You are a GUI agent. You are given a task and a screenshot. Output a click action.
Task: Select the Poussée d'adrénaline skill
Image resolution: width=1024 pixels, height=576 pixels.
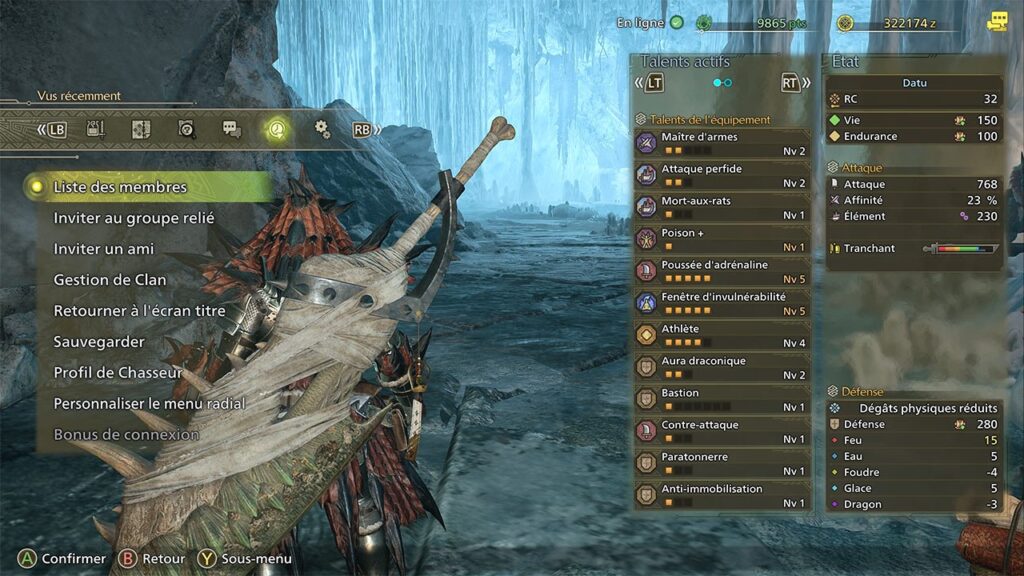(x=722, y=272)
